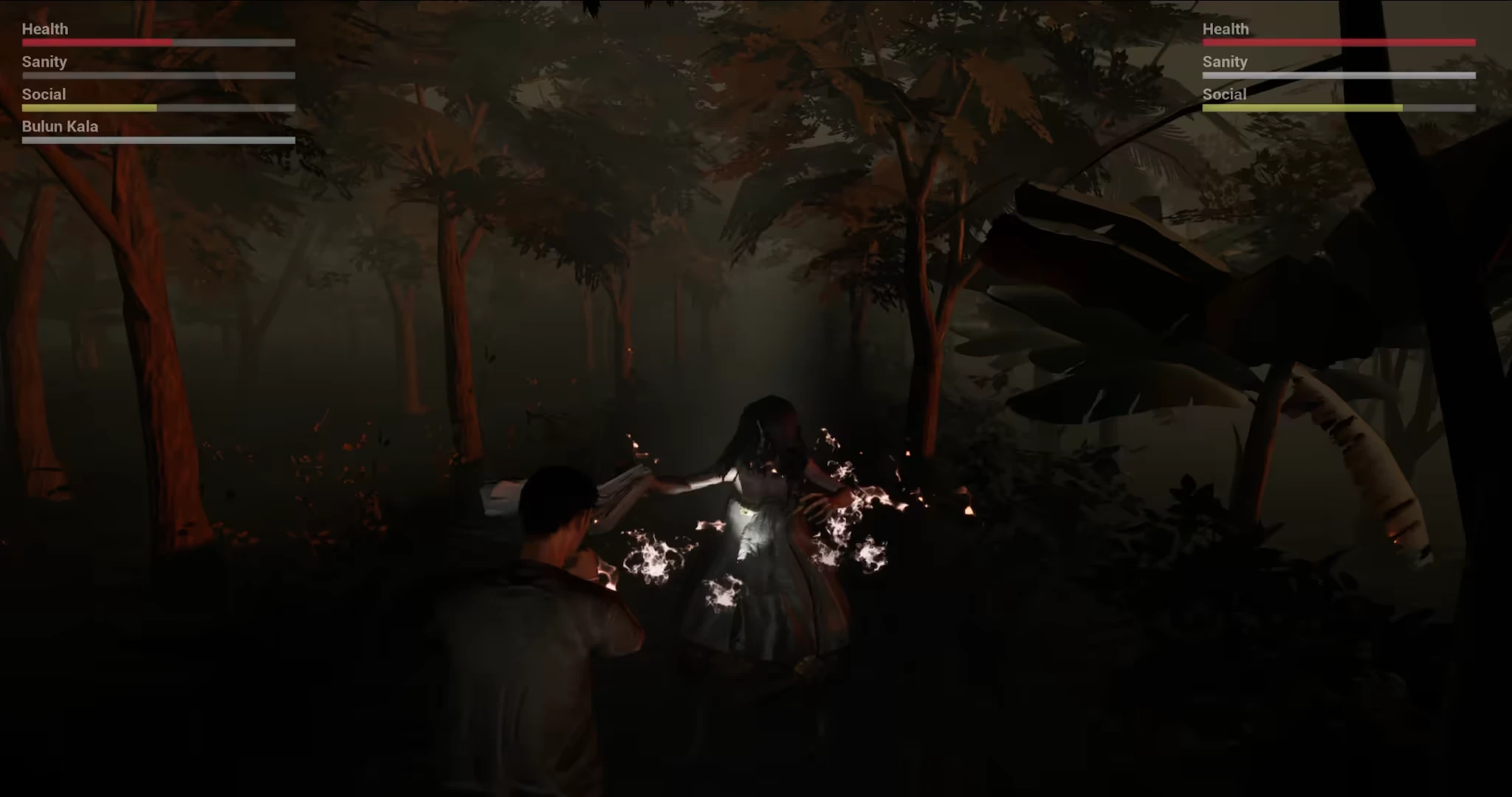Click the left player's Social bar
1512x797 pixels.
pos(157,107)
